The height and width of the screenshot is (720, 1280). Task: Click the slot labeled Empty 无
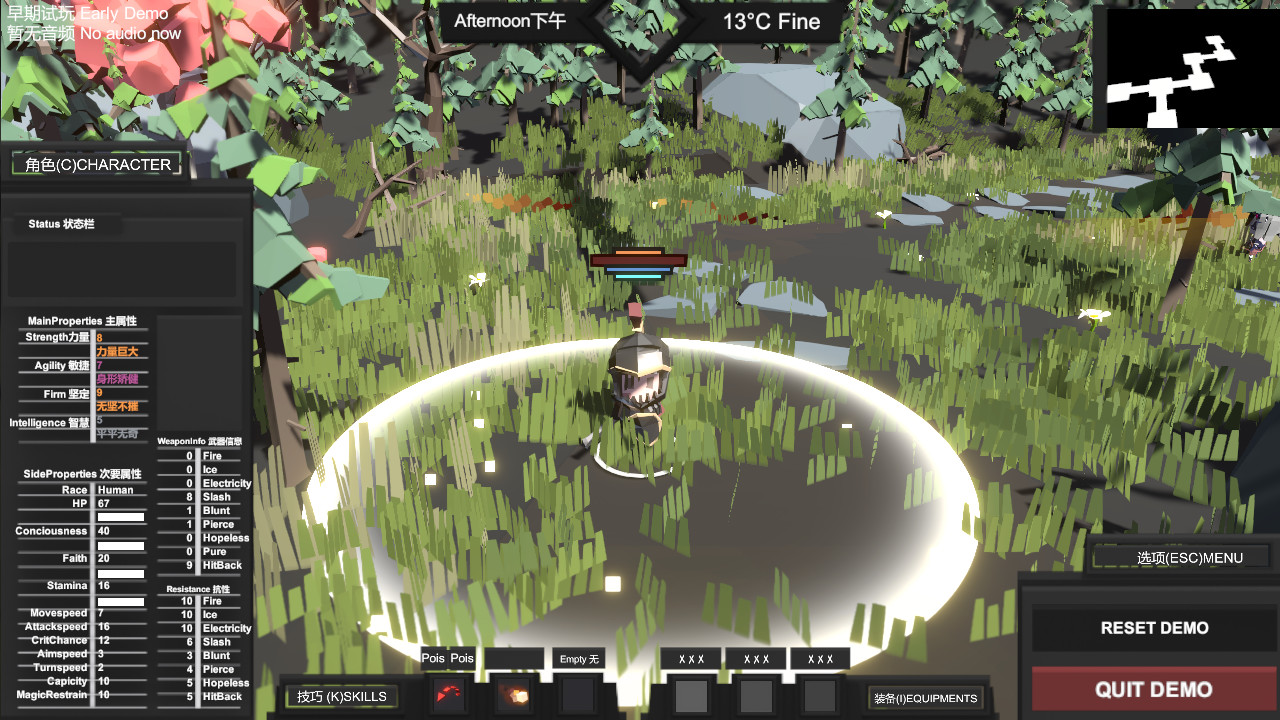(x=576, y=658)
